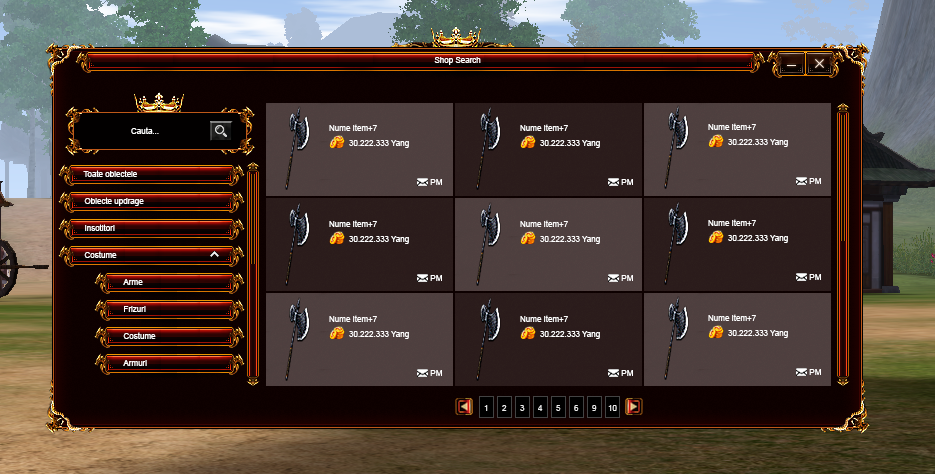Image resolution: width=935 pixels, height=474 pixels.
Task: Select the Armuri subcategory
Action: tap(167, 363)
